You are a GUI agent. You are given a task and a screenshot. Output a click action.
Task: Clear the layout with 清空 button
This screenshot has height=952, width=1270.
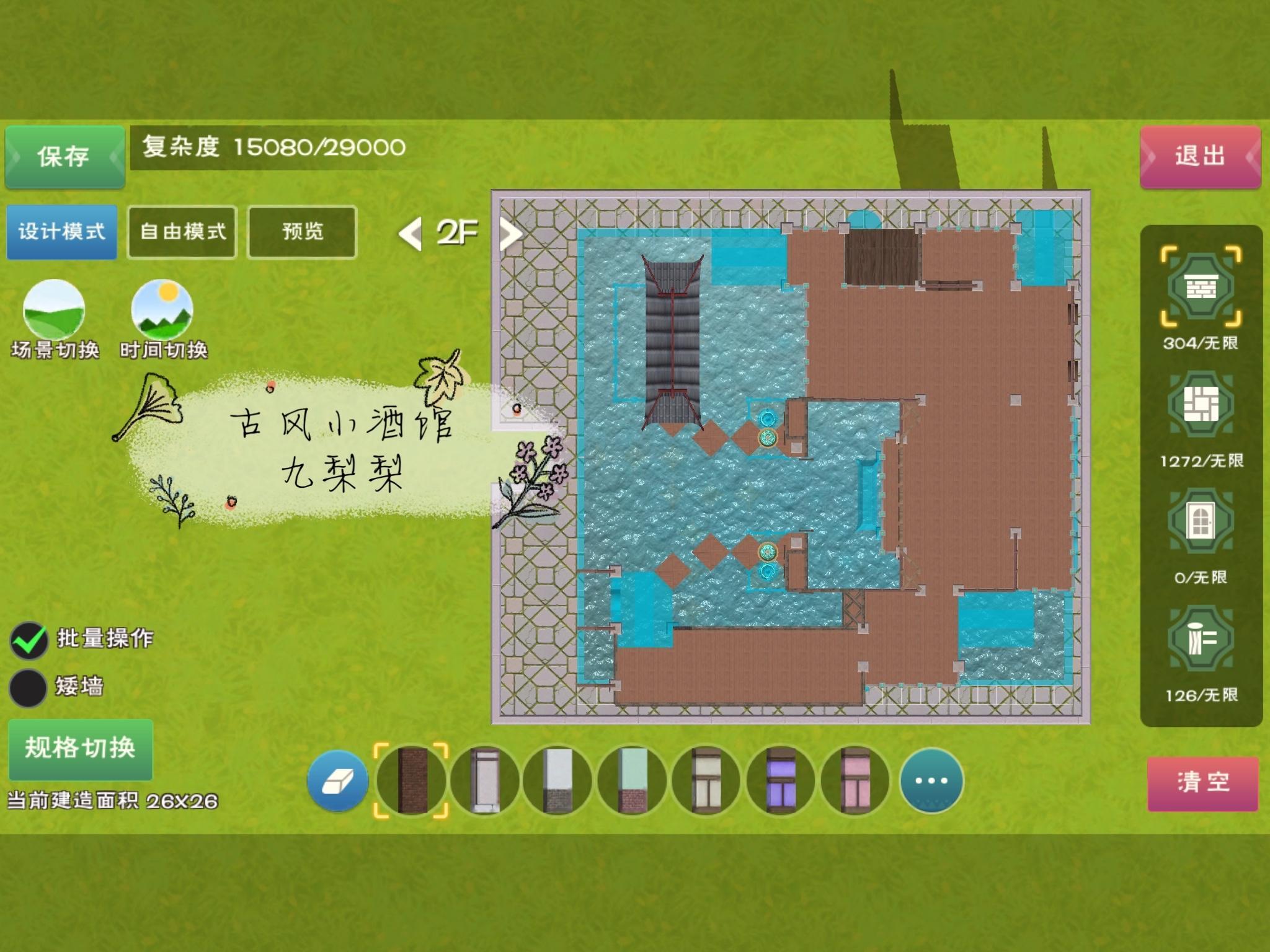pos(1202,782)
